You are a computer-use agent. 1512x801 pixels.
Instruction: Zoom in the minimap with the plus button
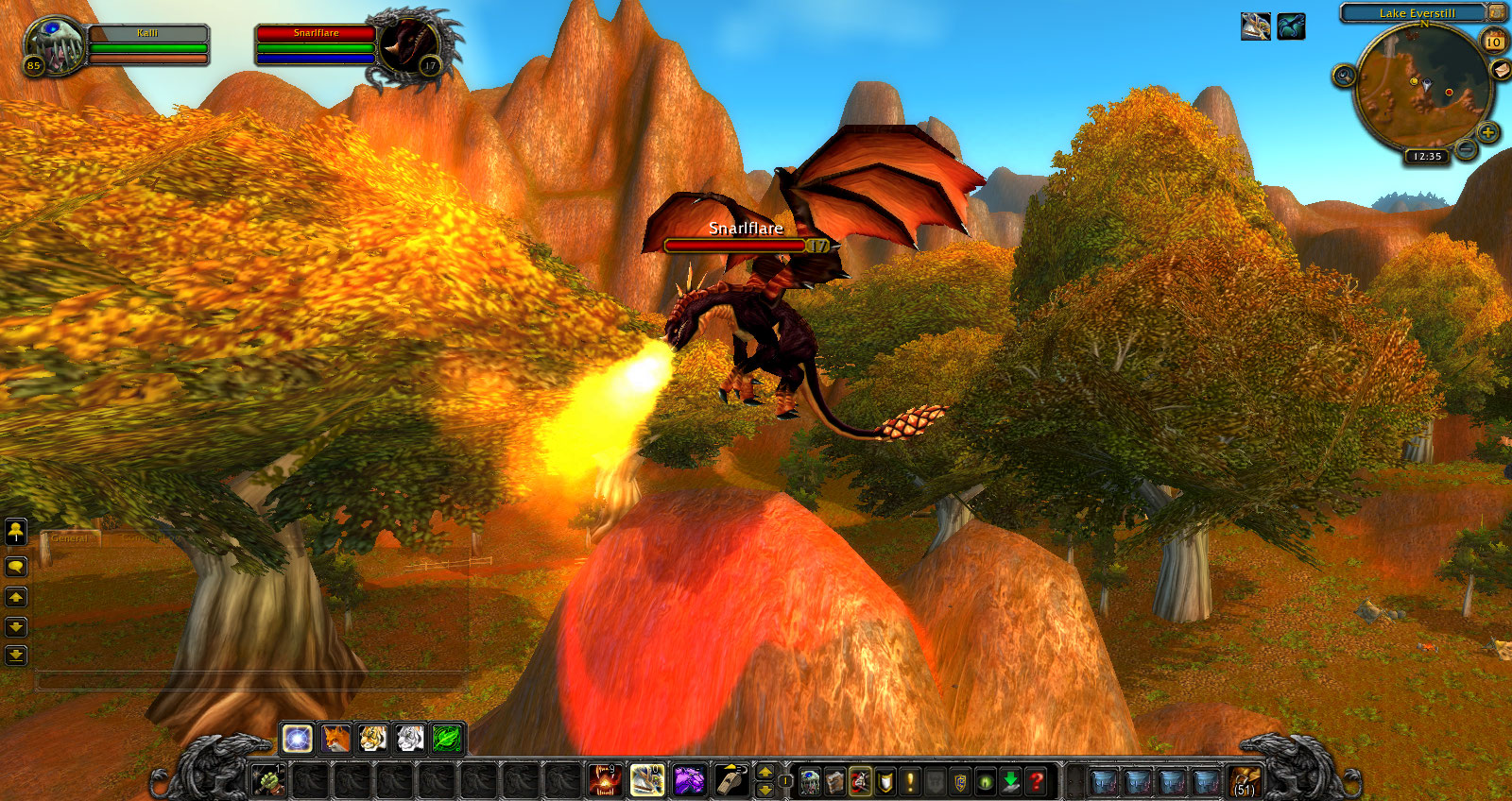(1487, 132)
